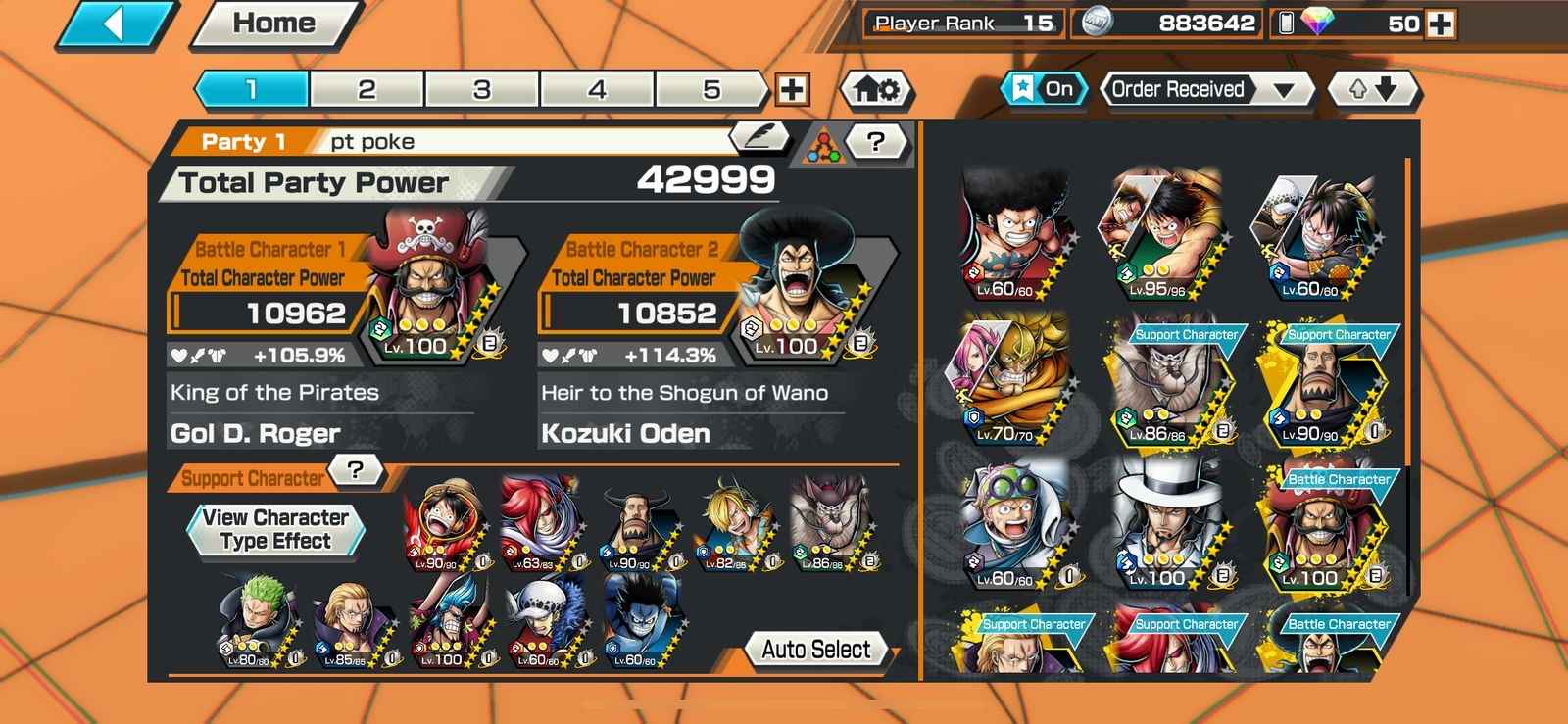Open the house and gear settings button

876,90
